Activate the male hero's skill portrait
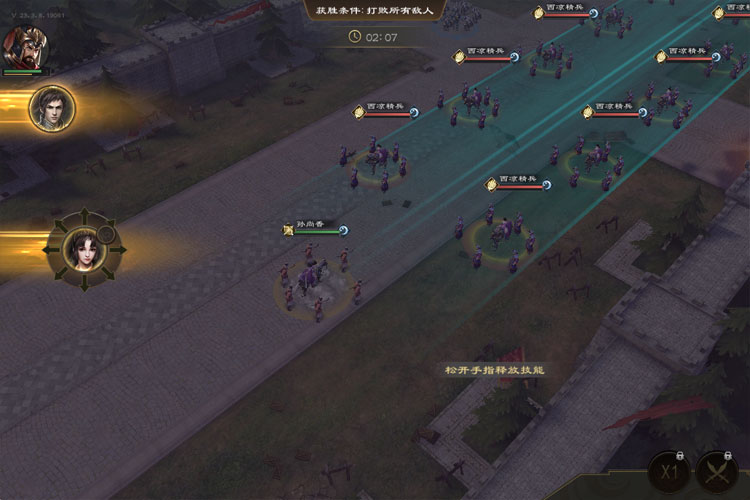 (x=52, y=108)
